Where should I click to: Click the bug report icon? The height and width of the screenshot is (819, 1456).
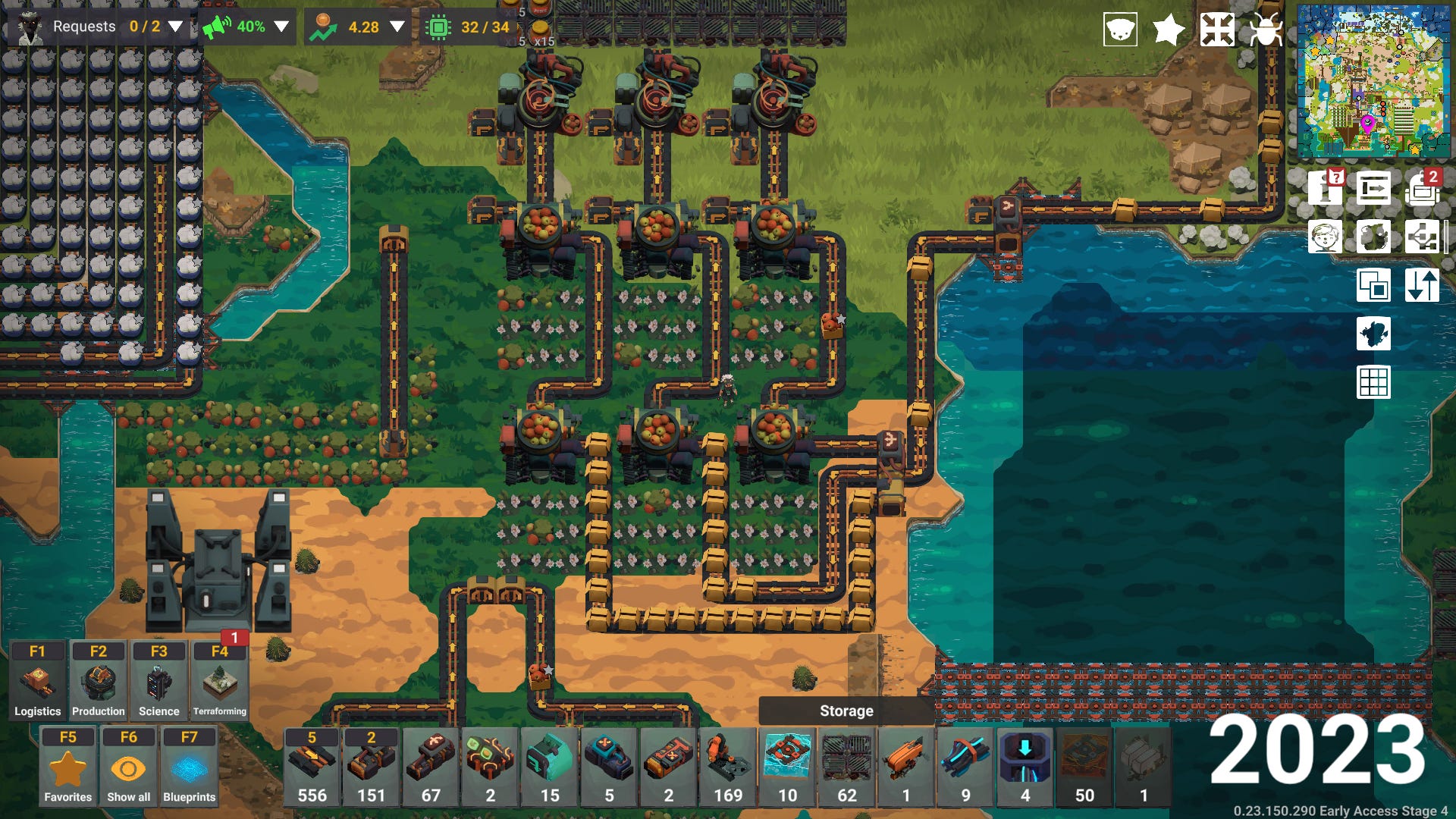(1266, 30)
